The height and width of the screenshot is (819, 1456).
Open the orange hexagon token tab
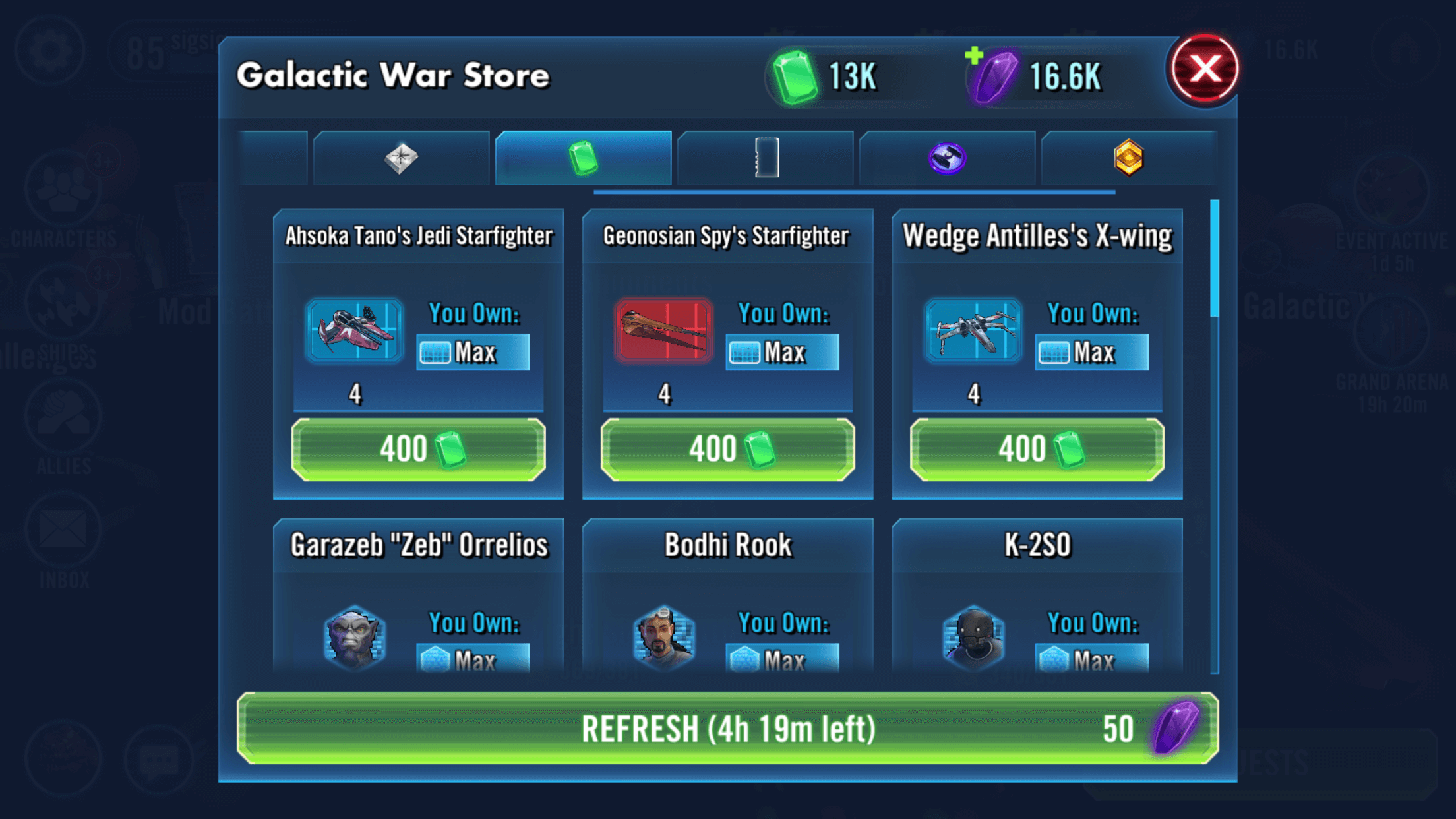(x=1128, y=158)
